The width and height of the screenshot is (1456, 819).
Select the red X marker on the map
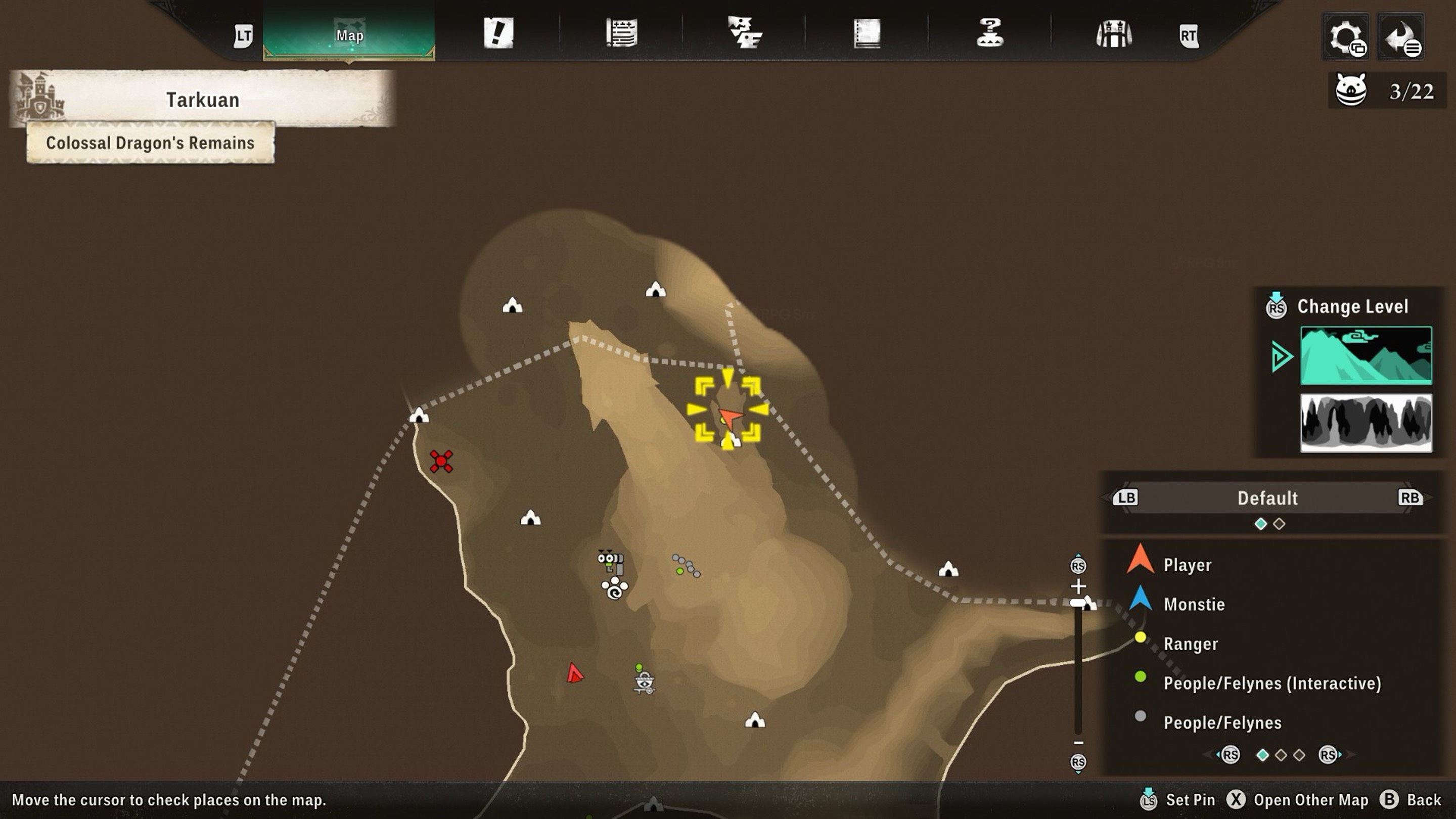(441, 461)
